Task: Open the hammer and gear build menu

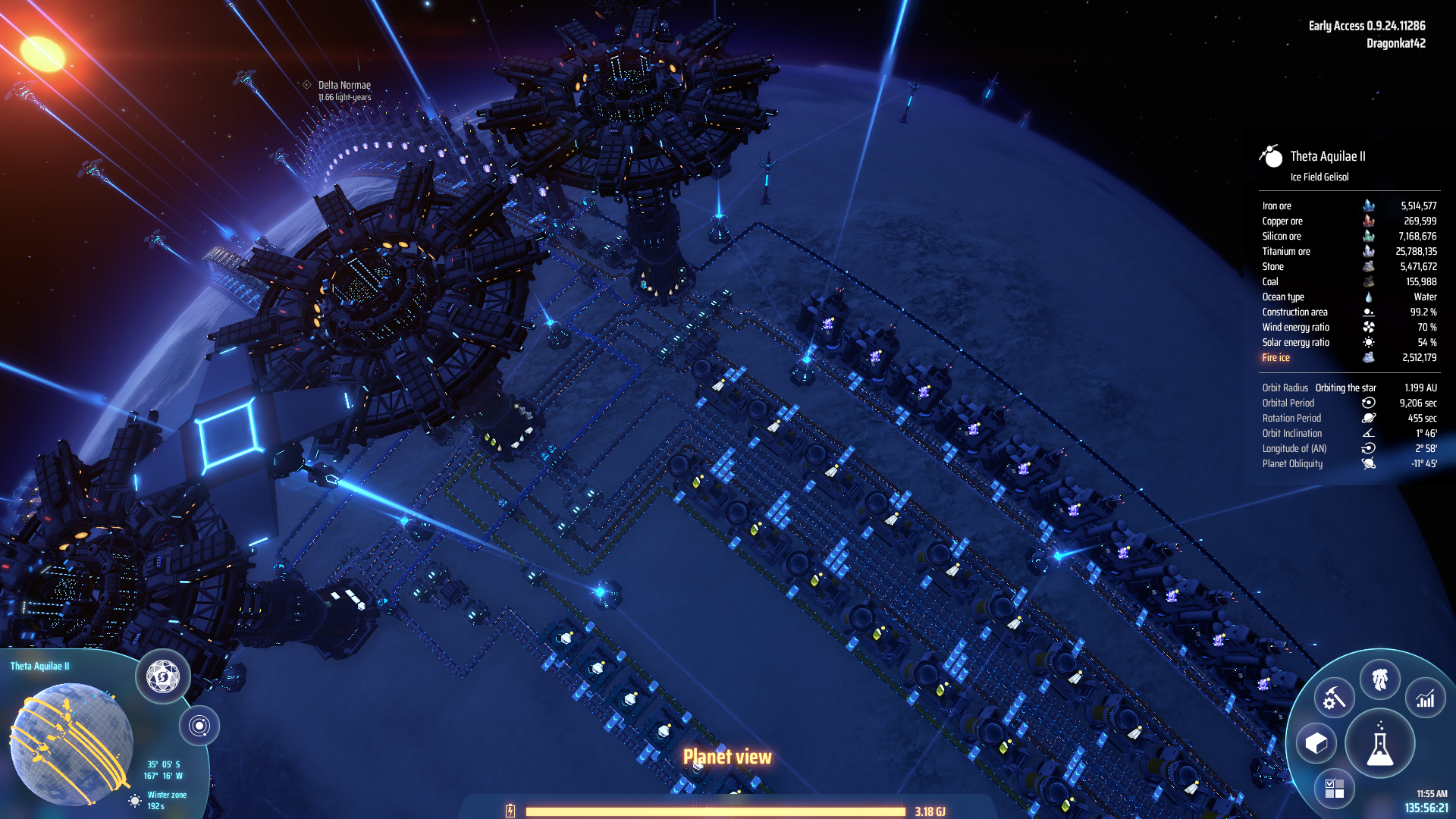Action: (1334, 698)
